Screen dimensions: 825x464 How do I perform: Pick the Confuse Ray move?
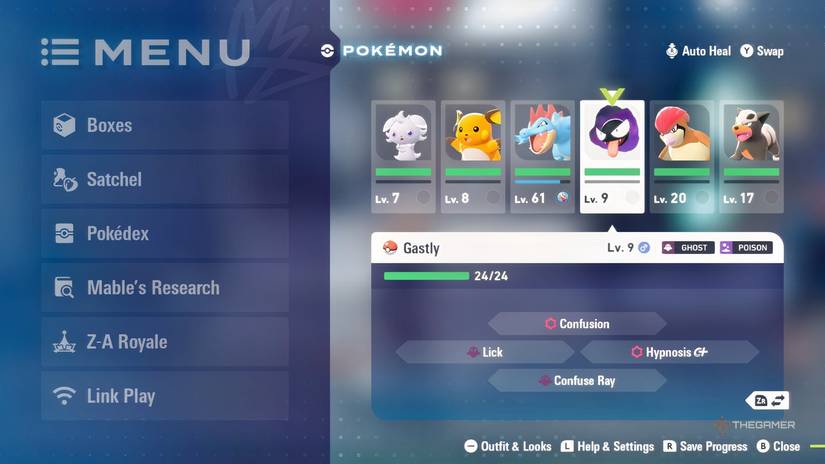pyautogui.click(x=577, y=381)
